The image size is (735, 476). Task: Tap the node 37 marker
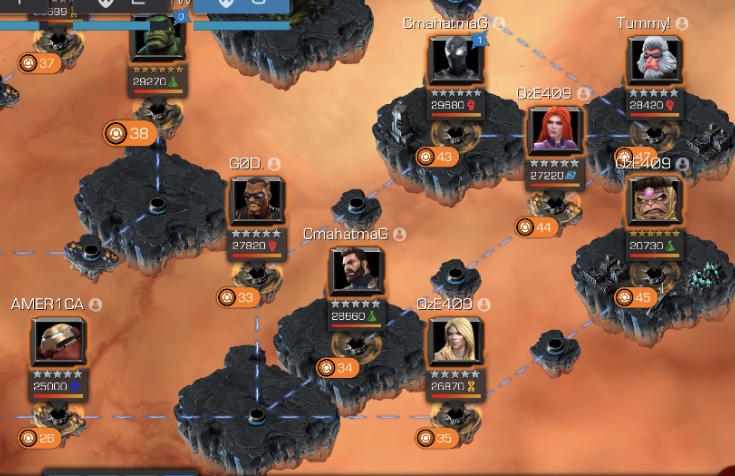[x=39, y=63]
